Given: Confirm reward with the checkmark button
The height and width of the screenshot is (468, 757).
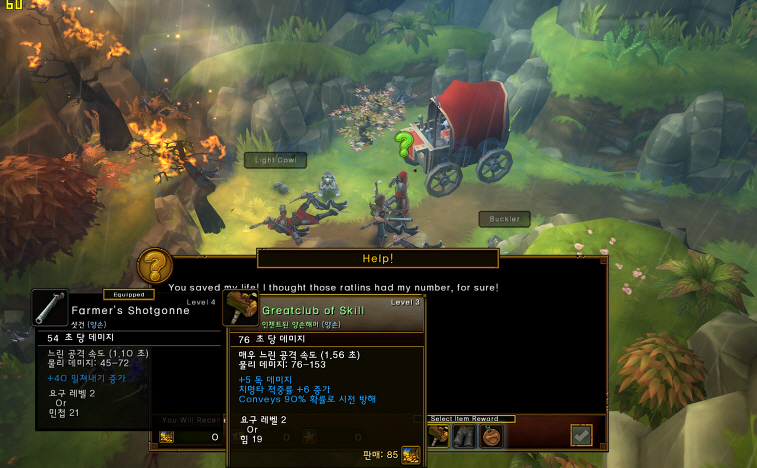Looking at the screenshot, I should click(581, 434).
